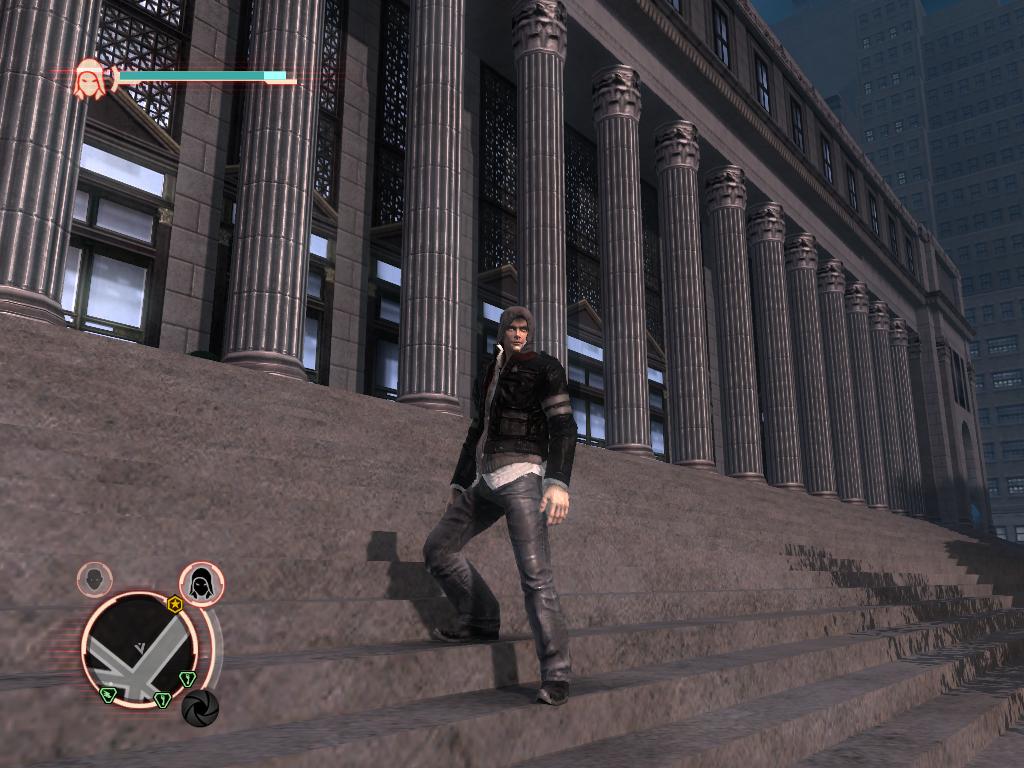Click the hooded portrait beside the health bar

pyautogui.click(x=92, y=78)
